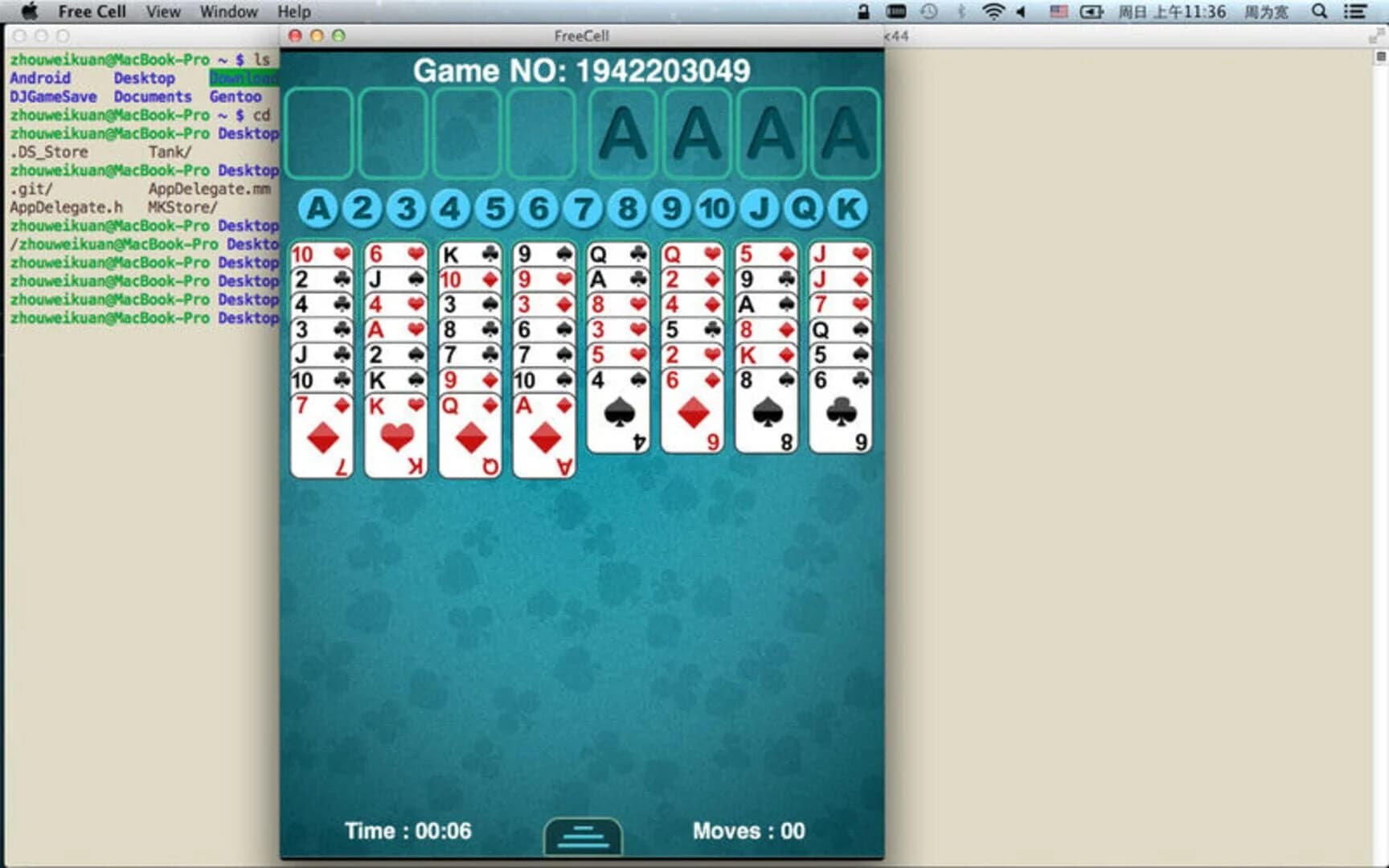Click the Wi-Fi menu bar icon

(x=994, y=12)
